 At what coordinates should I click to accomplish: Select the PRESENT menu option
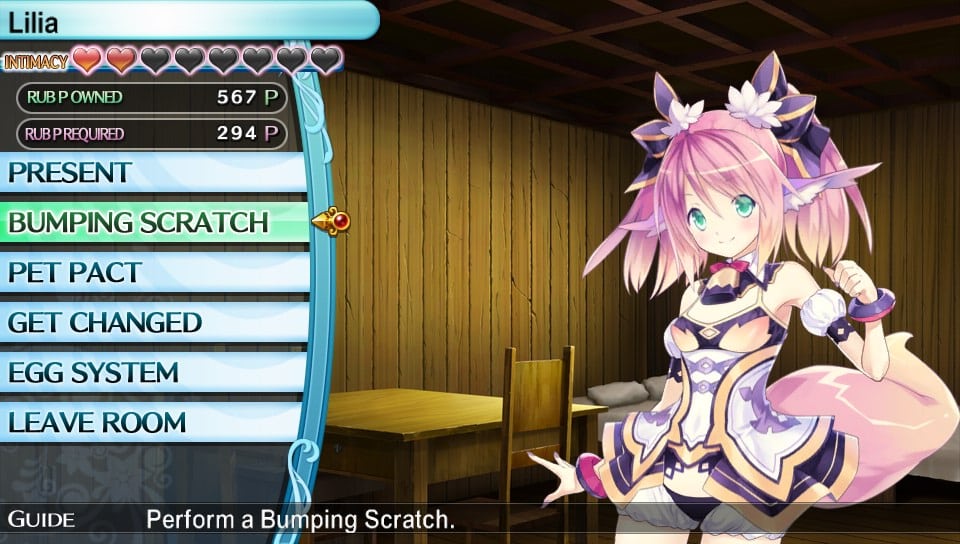coord(150,172)
